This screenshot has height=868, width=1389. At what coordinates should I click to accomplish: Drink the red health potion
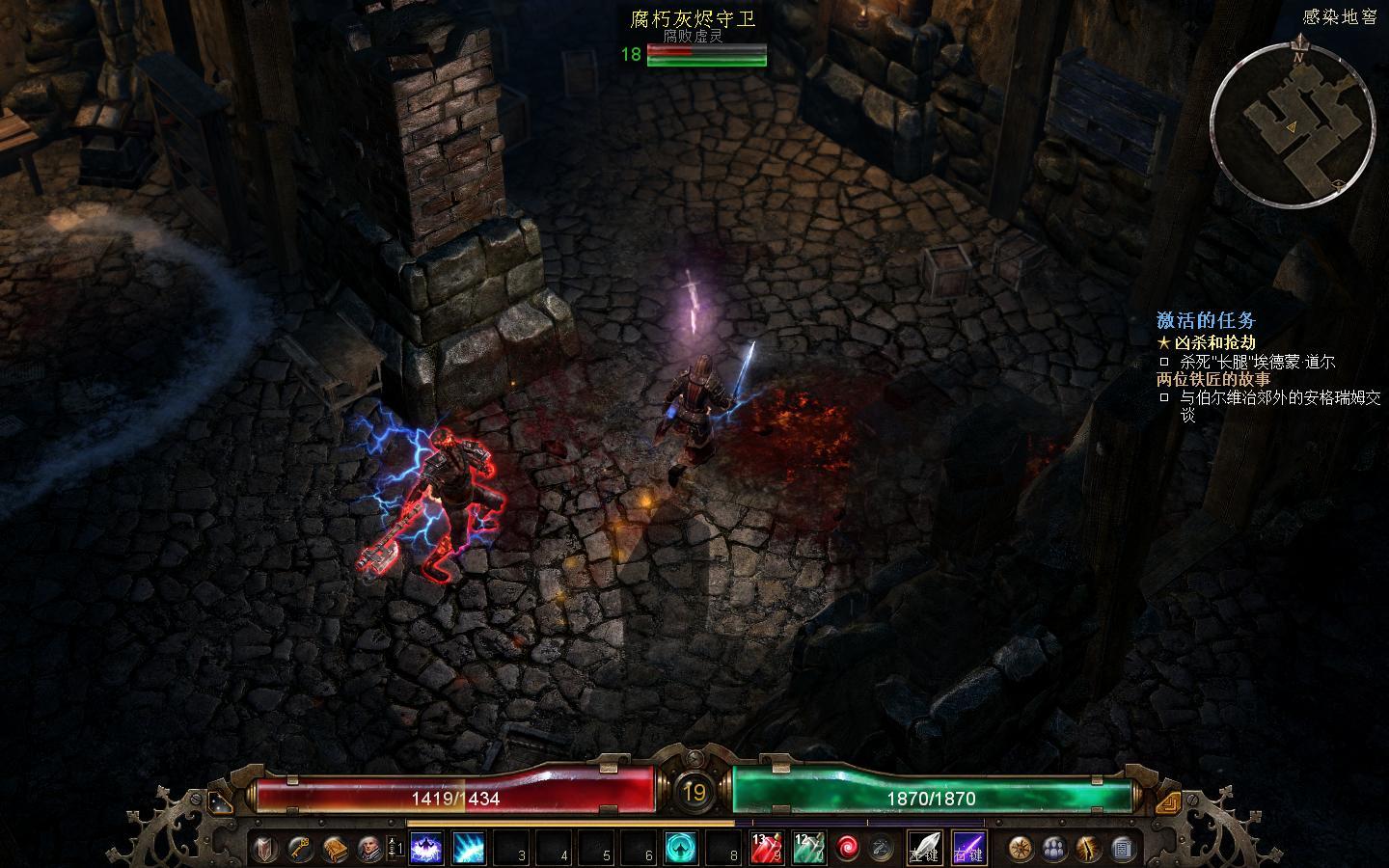click(768, 849)
